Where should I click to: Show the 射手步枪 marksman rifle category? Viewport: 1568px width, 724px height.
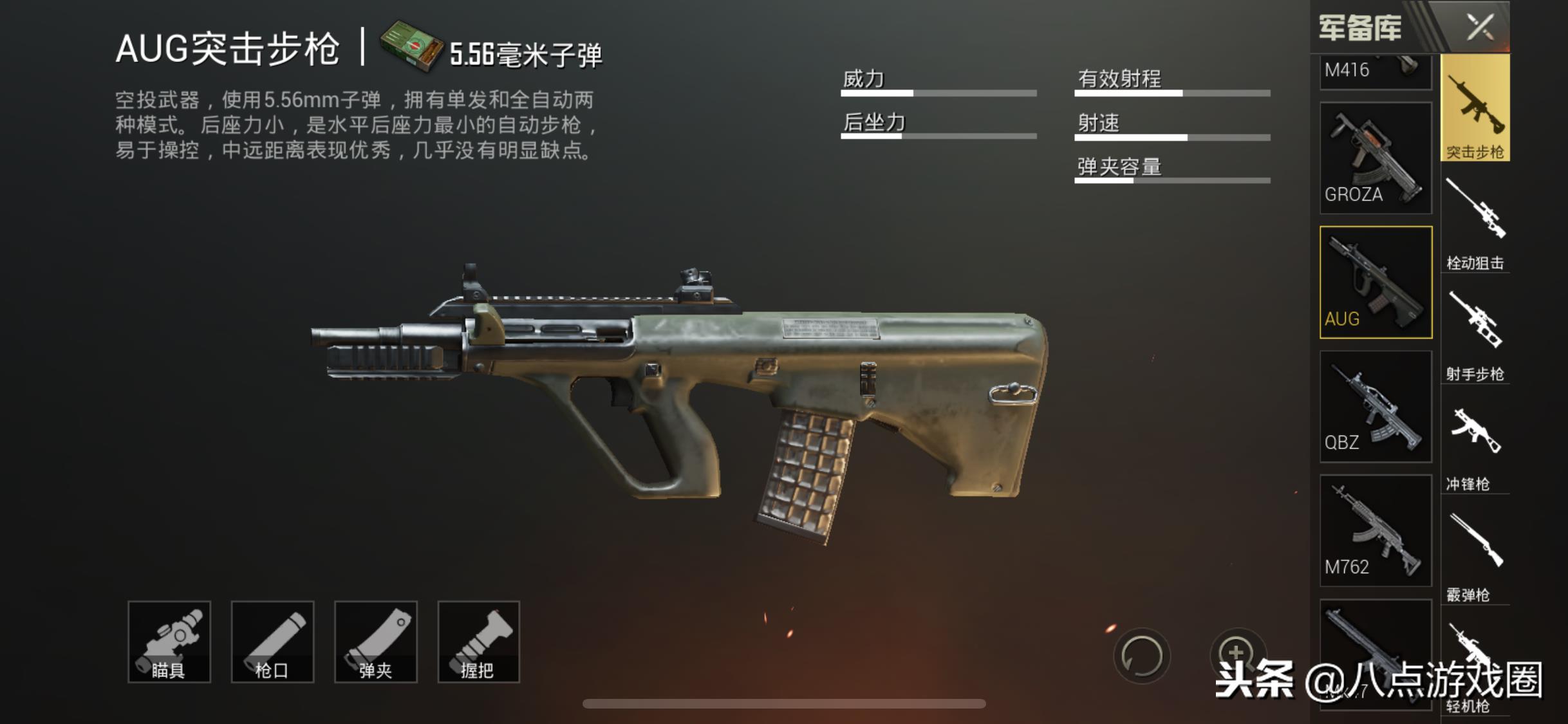point(1475,333)
